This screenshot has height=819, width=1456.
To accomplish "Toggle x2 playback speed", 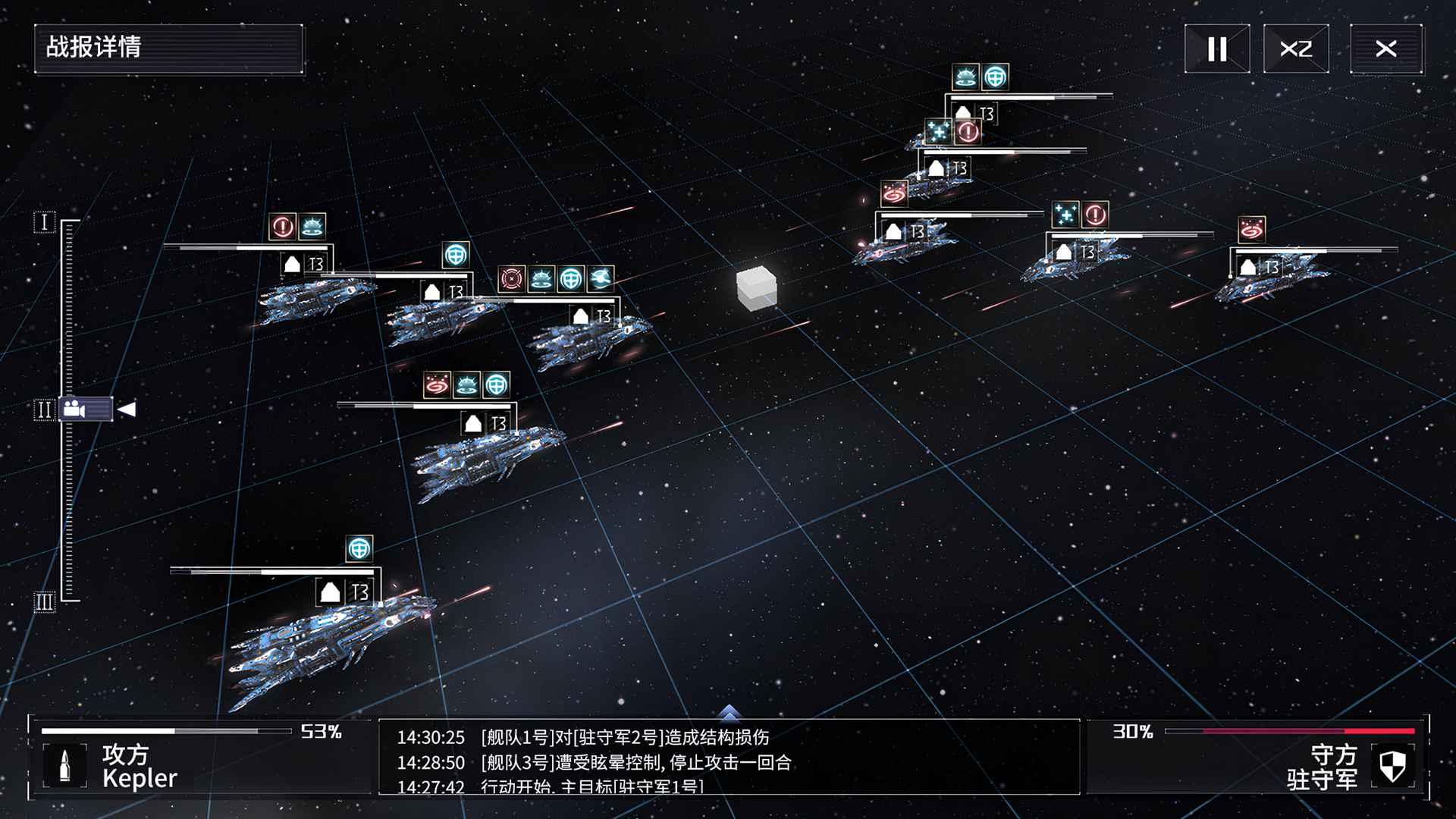I will click(x=1297, y=48).
